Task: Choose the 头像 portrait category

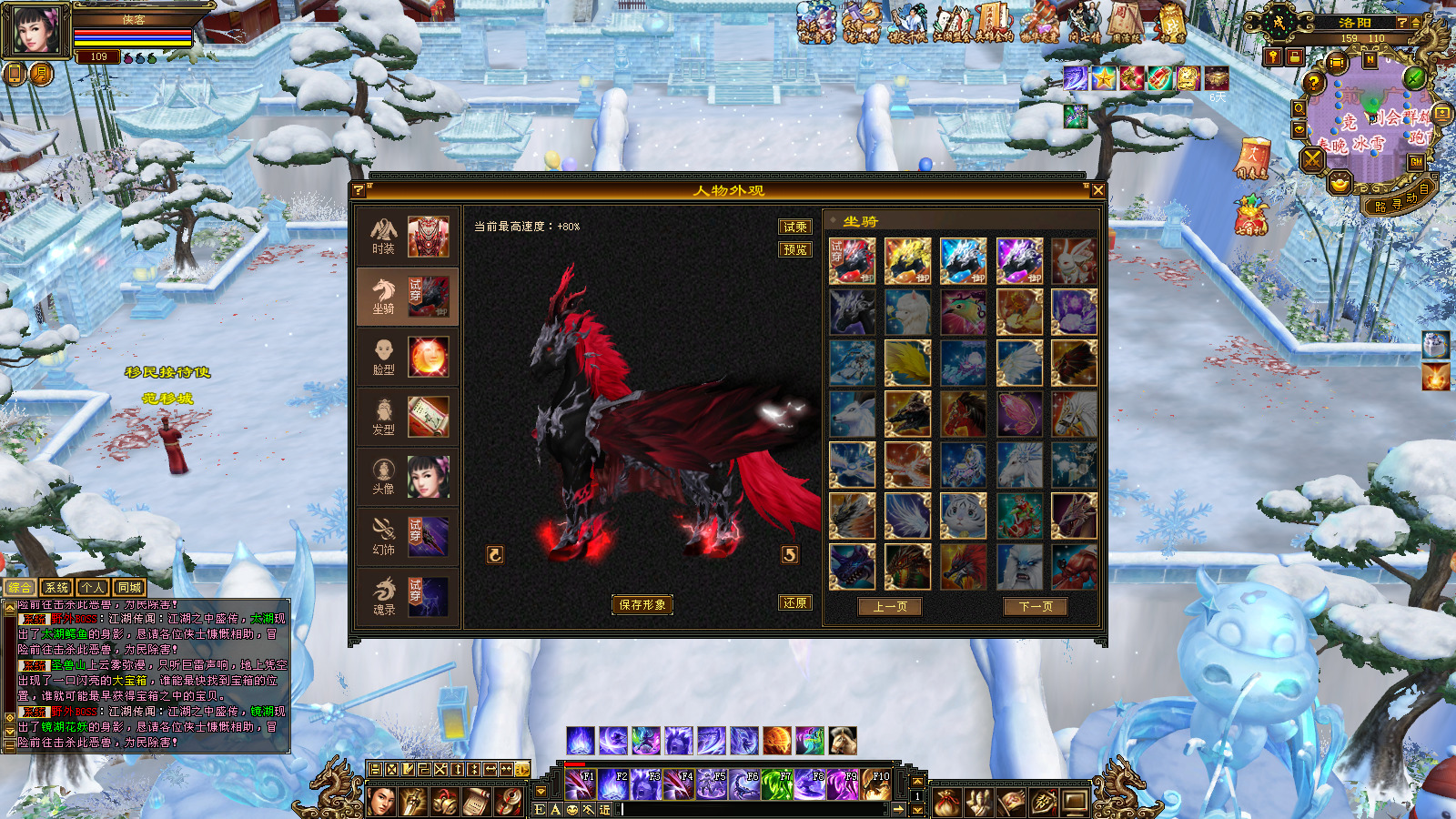Action: point(407,477)
